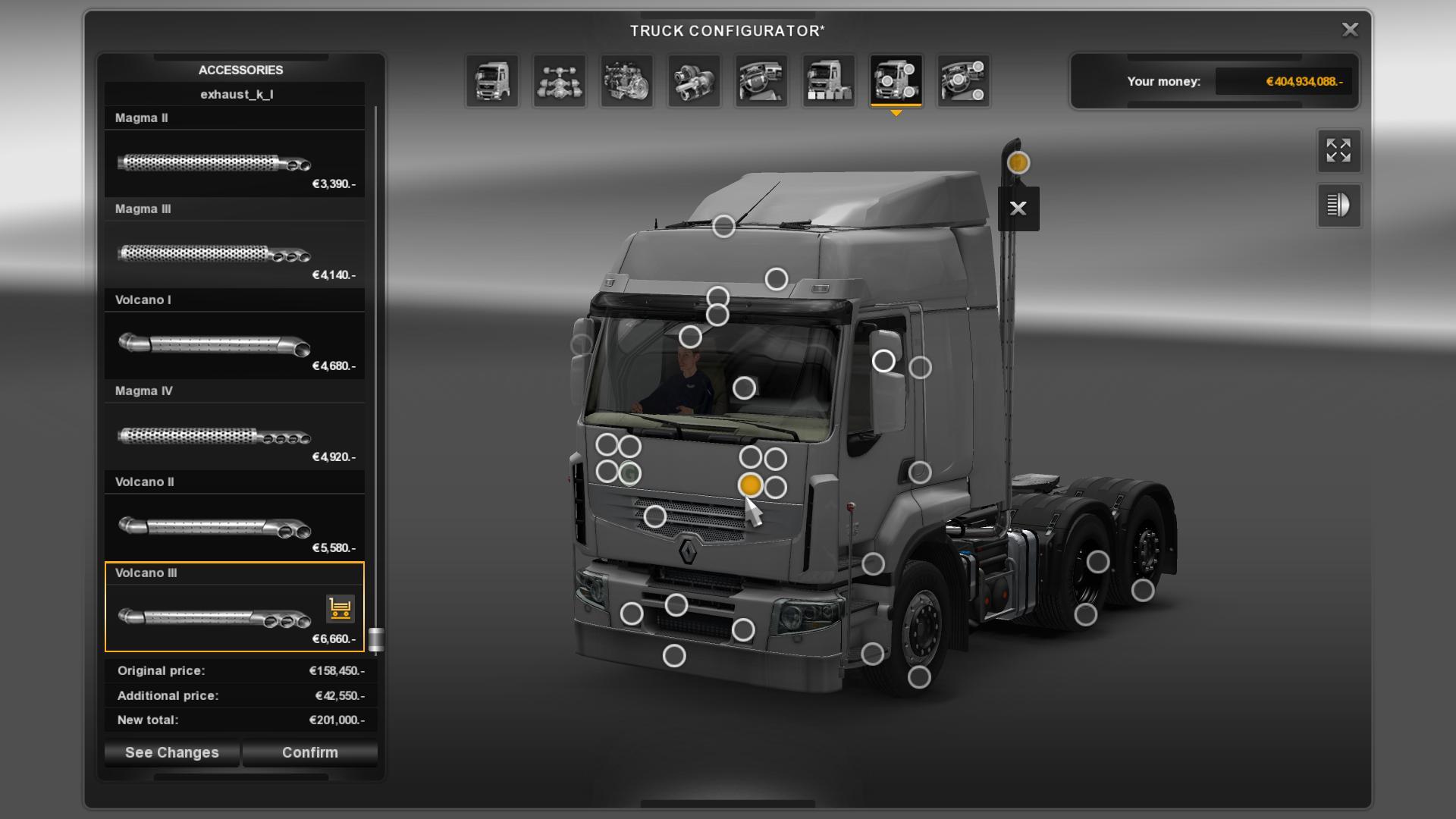Choose the Volcano II exhaust
The image size is (1456, 819).
pos(234,526)
